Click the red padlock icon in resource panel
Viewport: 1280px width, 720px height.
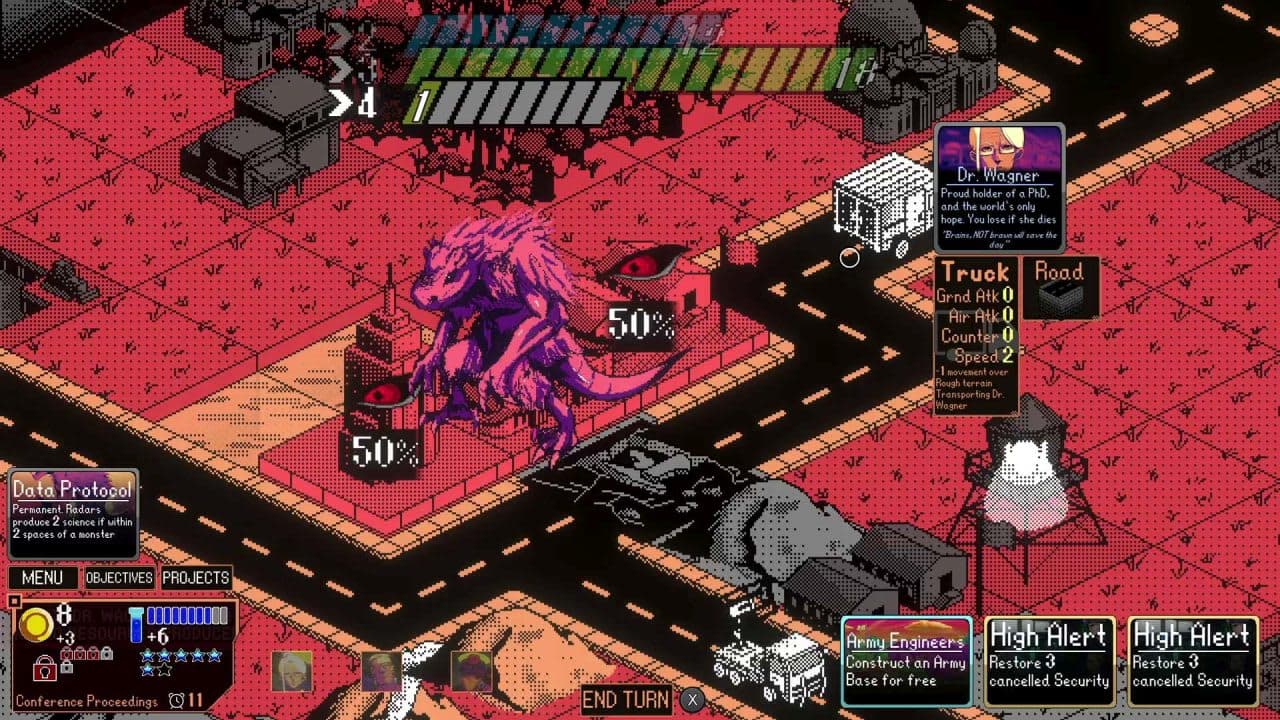pos(46,669)
